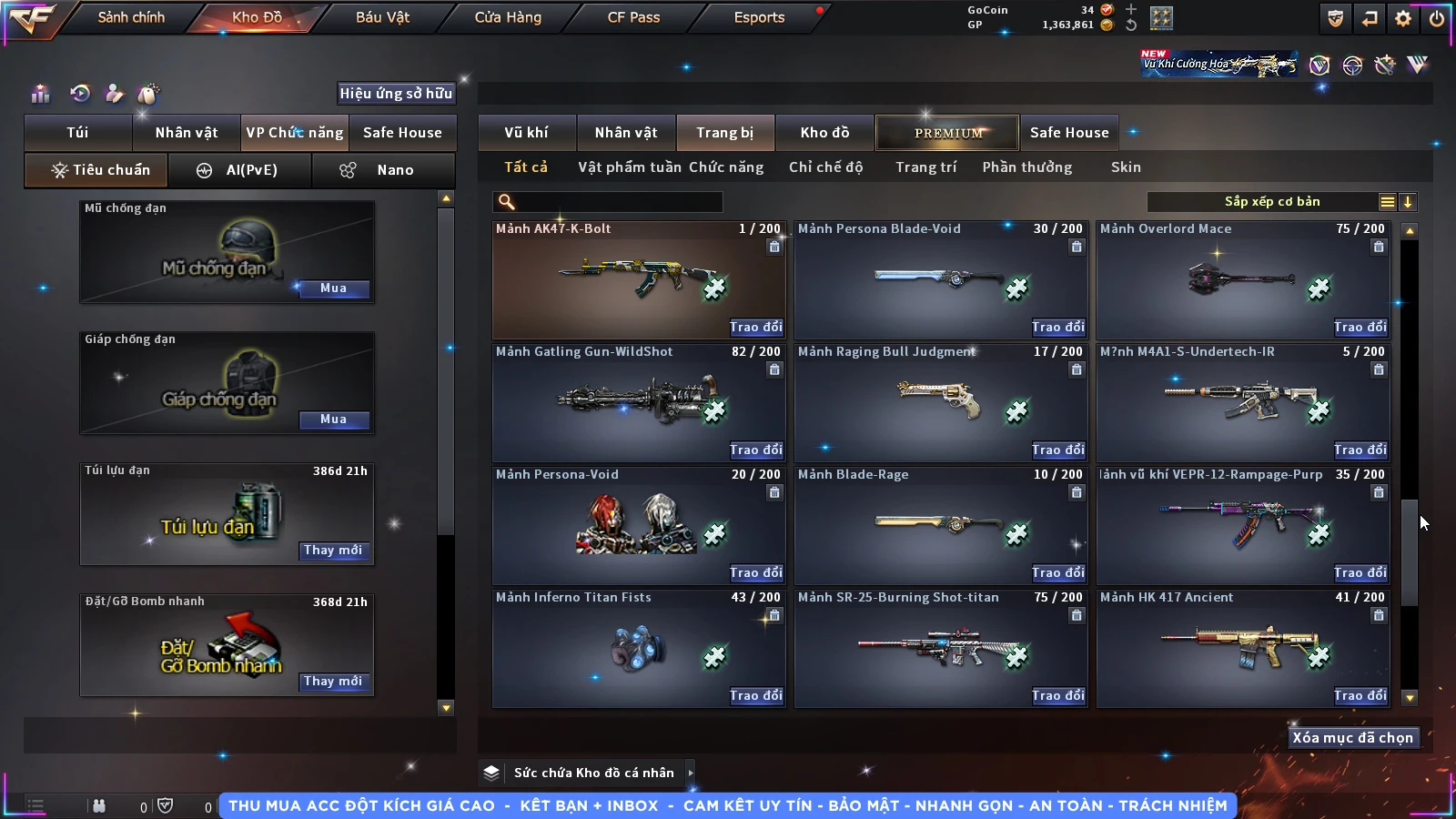The image size is (1456, 819).
Task: Select the Mảnh Persona-Void item tile
Action: pos(638,525)
